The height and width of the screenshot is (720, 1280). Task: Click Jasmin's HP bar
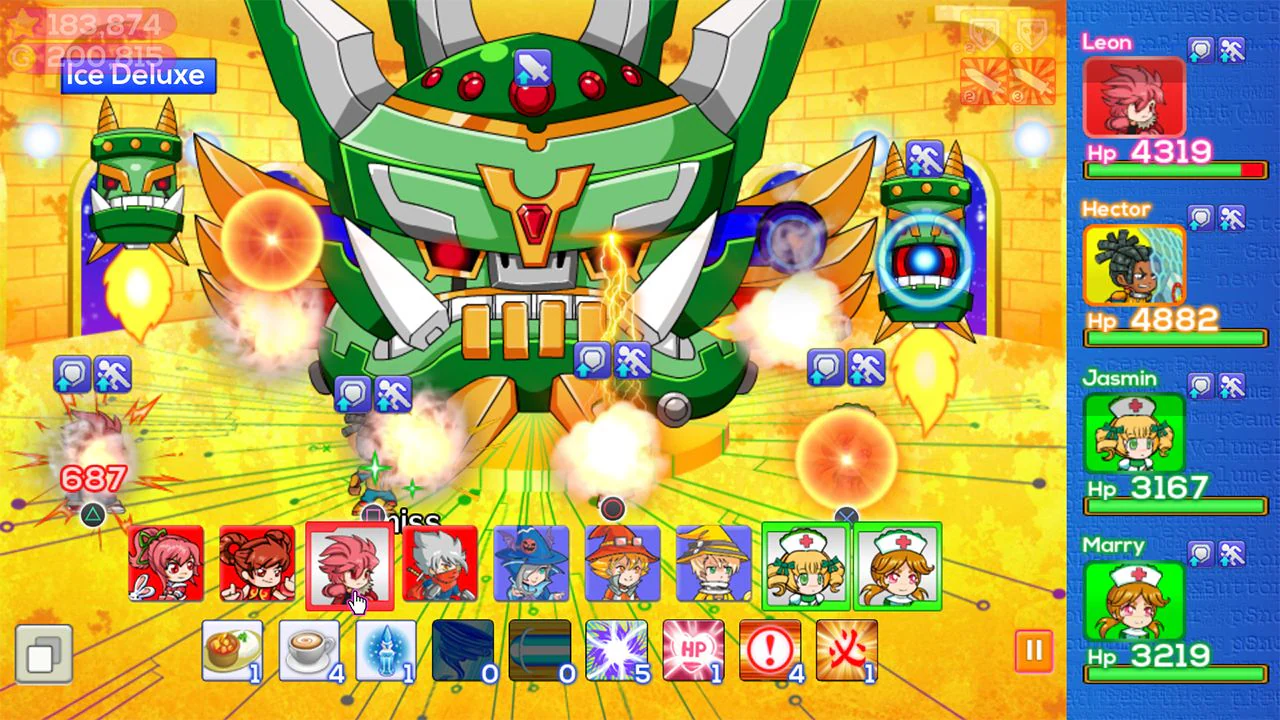(1175, 506)
